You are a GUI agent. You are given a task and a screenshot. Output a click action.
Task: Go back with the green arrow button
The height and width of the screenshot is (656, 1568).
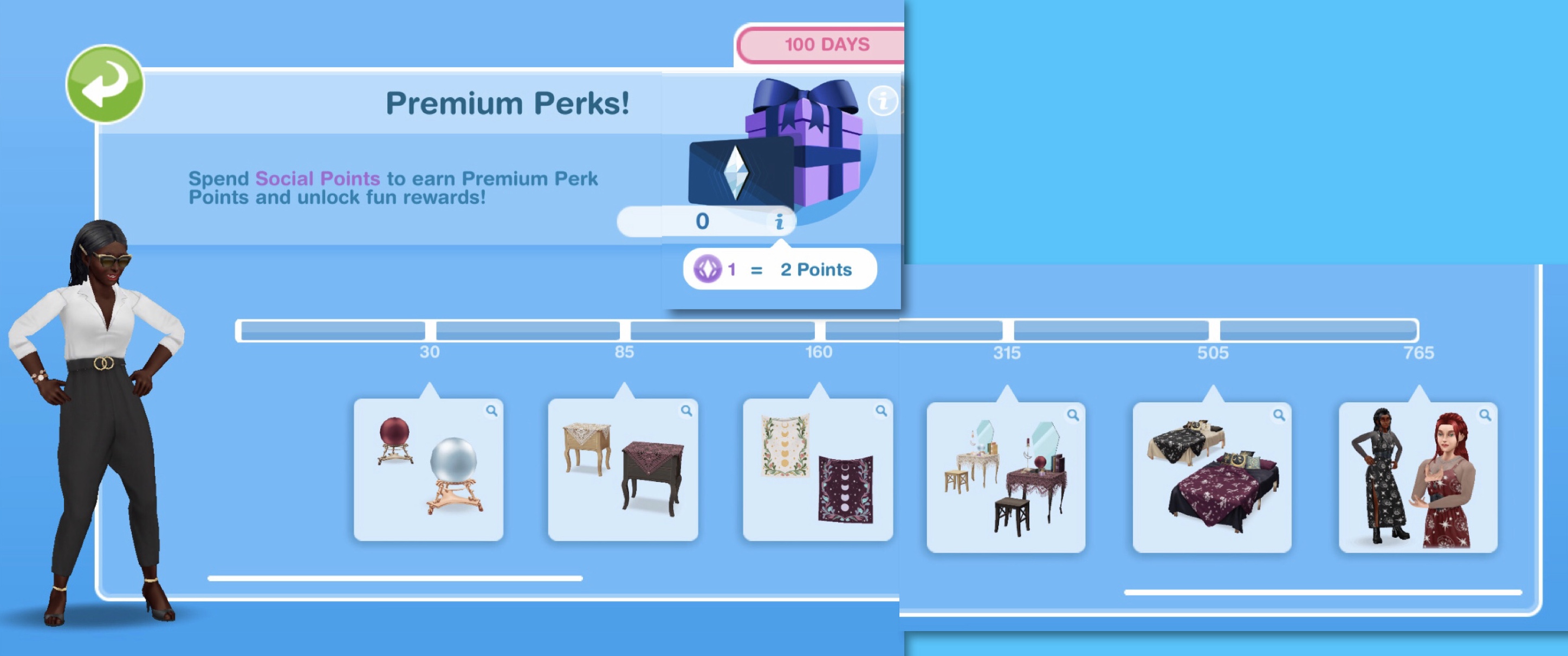tap(105, 84)
